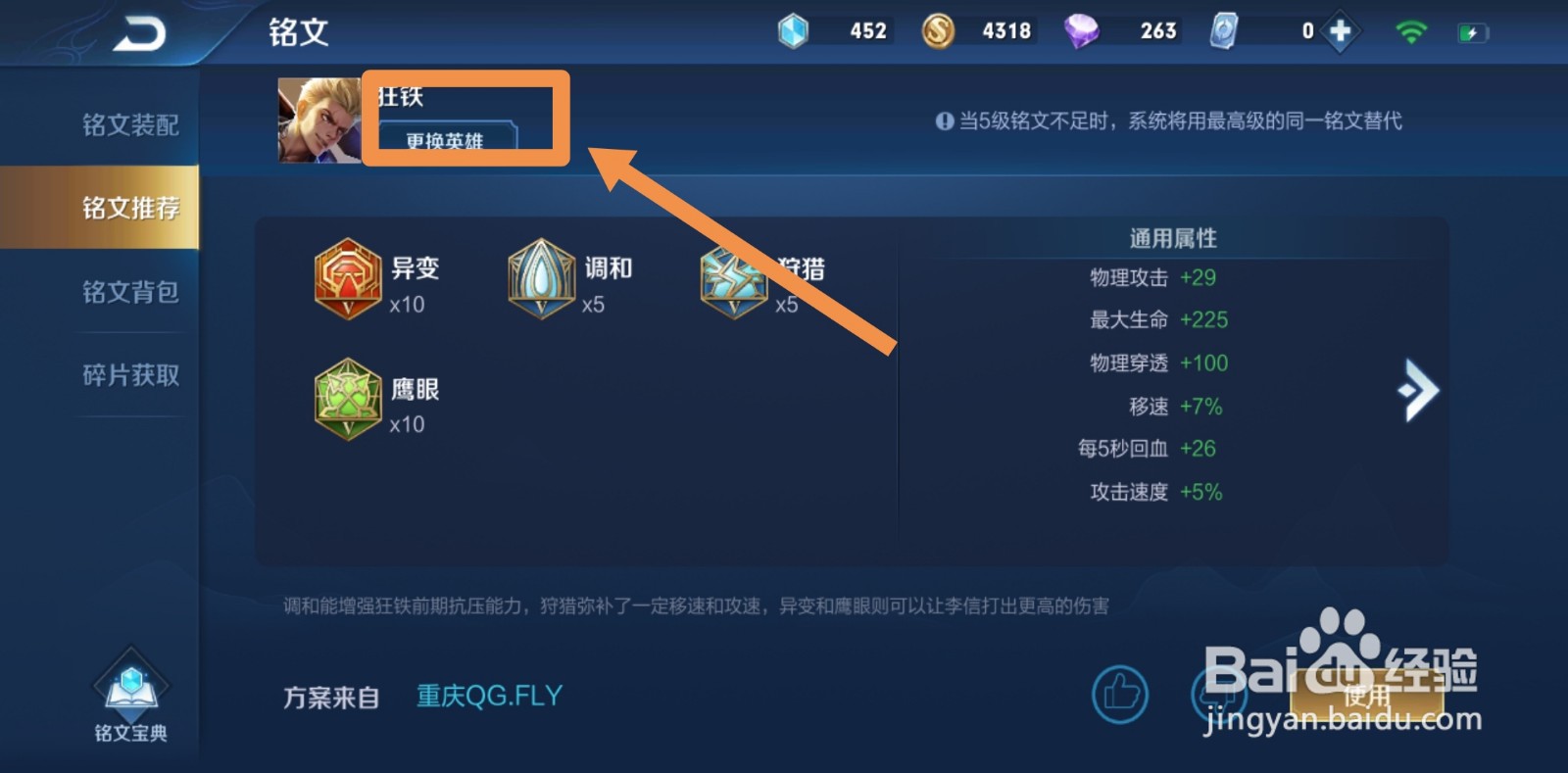Select the 异变 rune icon
Screen dimensions: 1568x773
click(x=346, y=279)
